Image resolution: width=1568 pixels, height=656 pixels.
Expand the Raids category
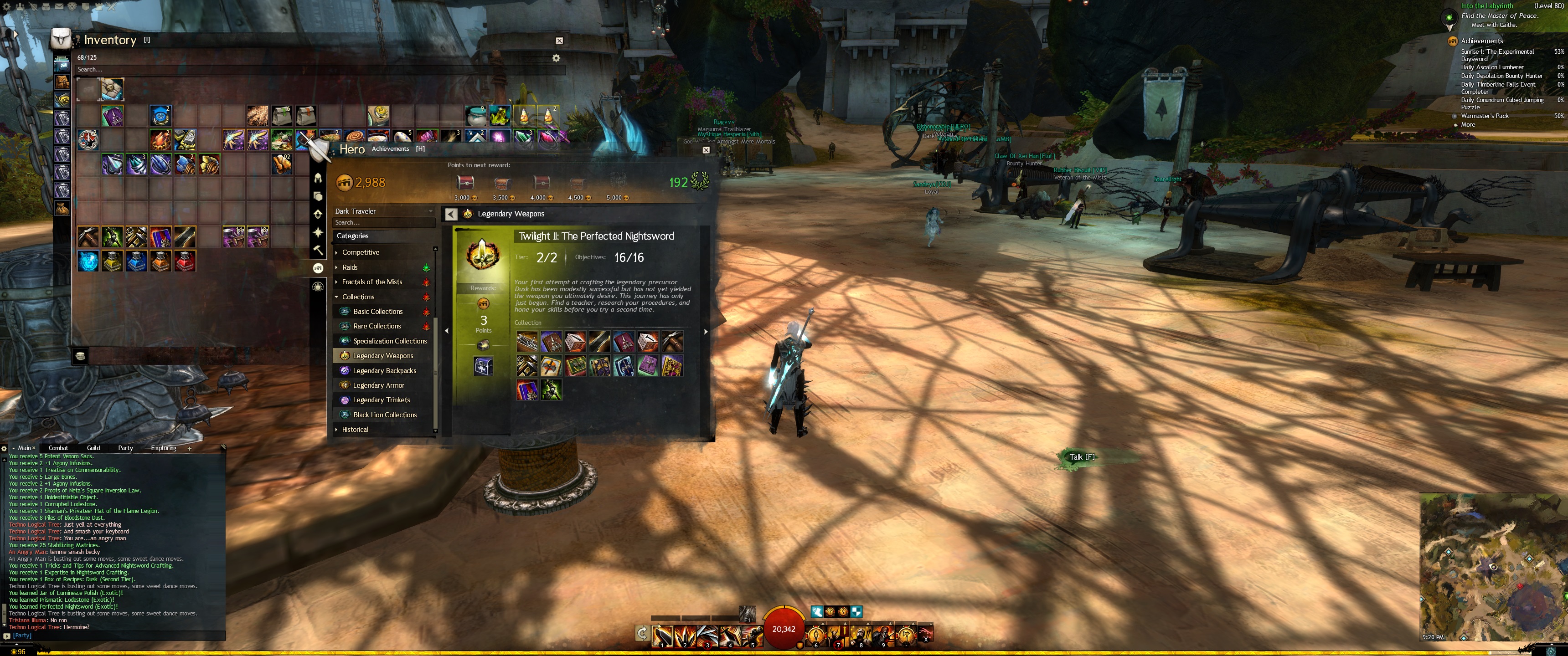click(350, 267)
